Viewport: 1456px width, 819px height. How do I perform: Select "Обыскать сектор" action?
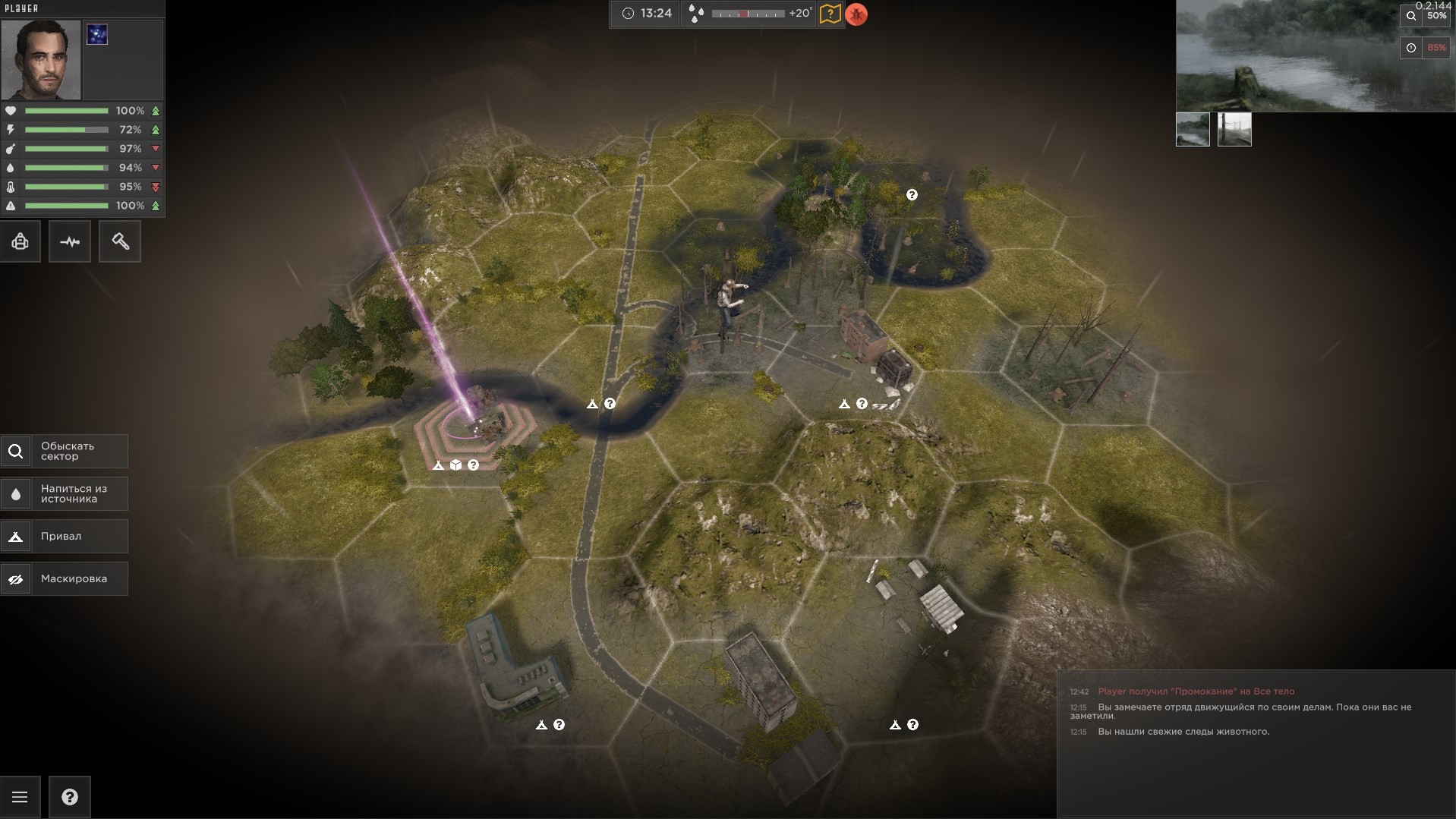coord(65,452)
